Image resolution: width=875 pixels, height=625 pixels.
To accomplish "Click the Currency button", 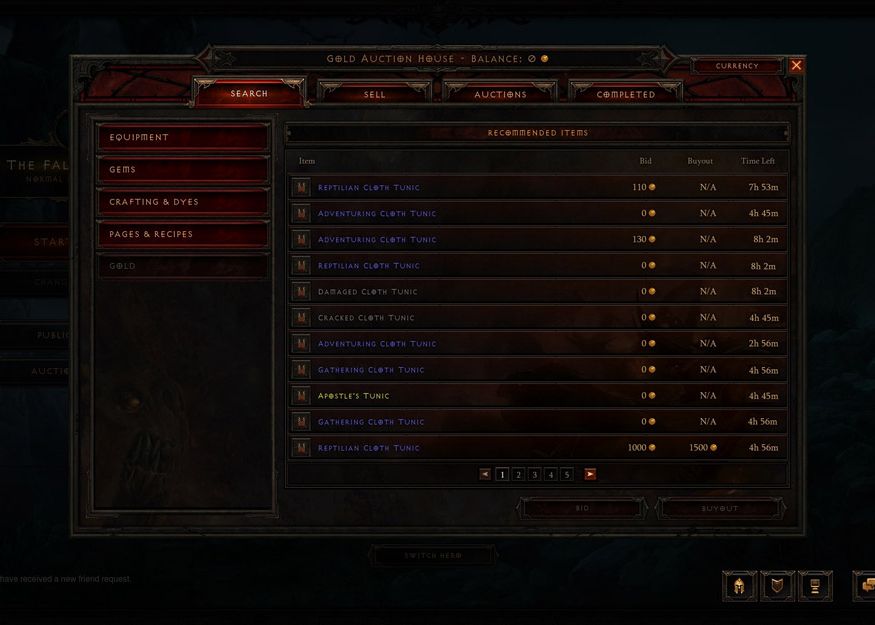I will (737, 66).
